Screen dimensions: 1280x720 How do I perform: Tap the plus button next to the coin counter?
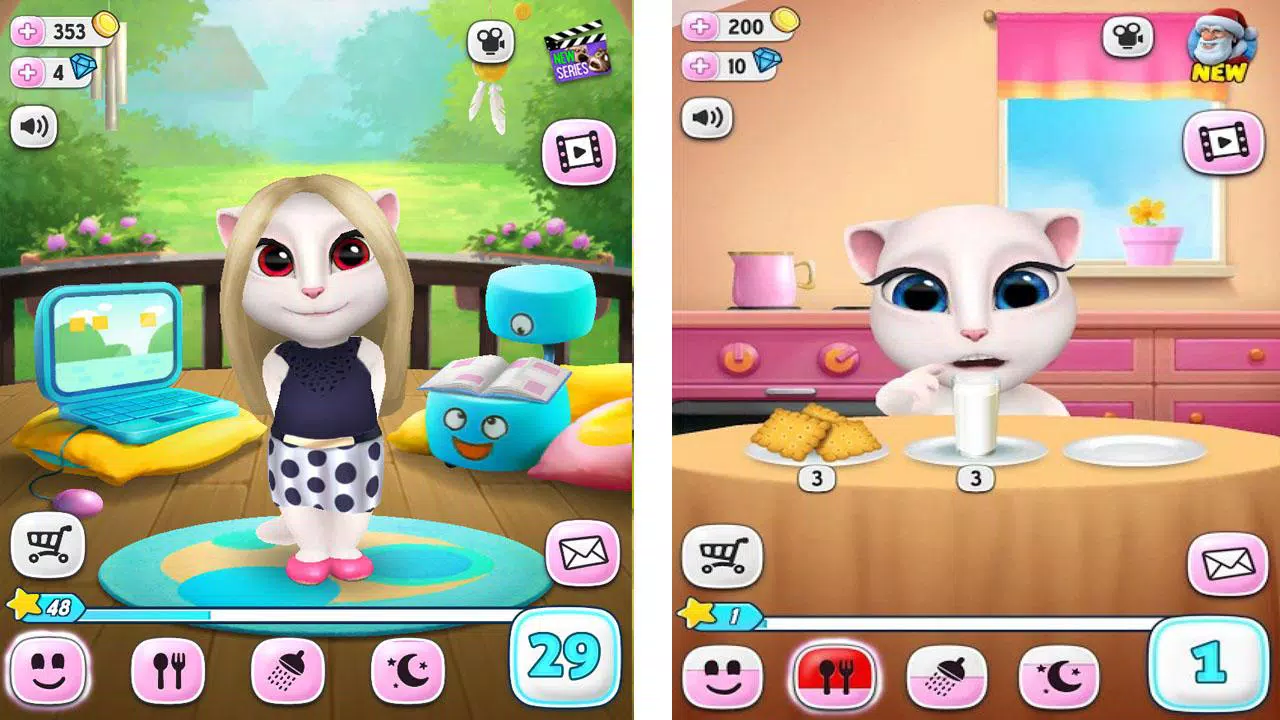[27, 29]
